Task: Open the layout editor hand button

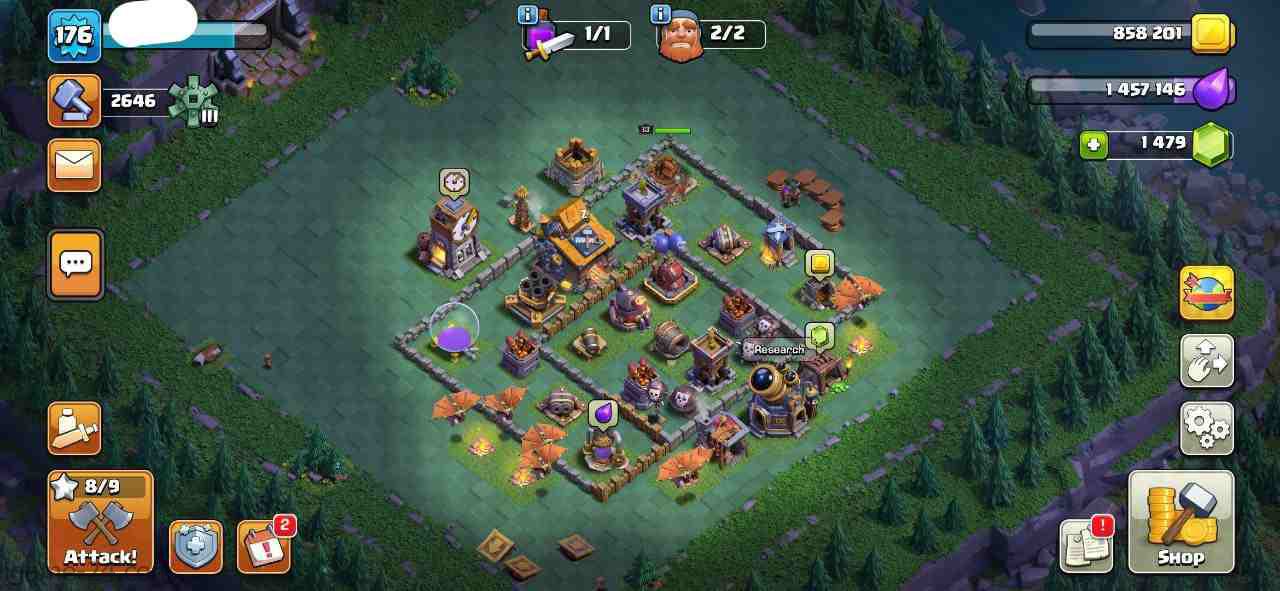Action: click(x=1206, y=361)
